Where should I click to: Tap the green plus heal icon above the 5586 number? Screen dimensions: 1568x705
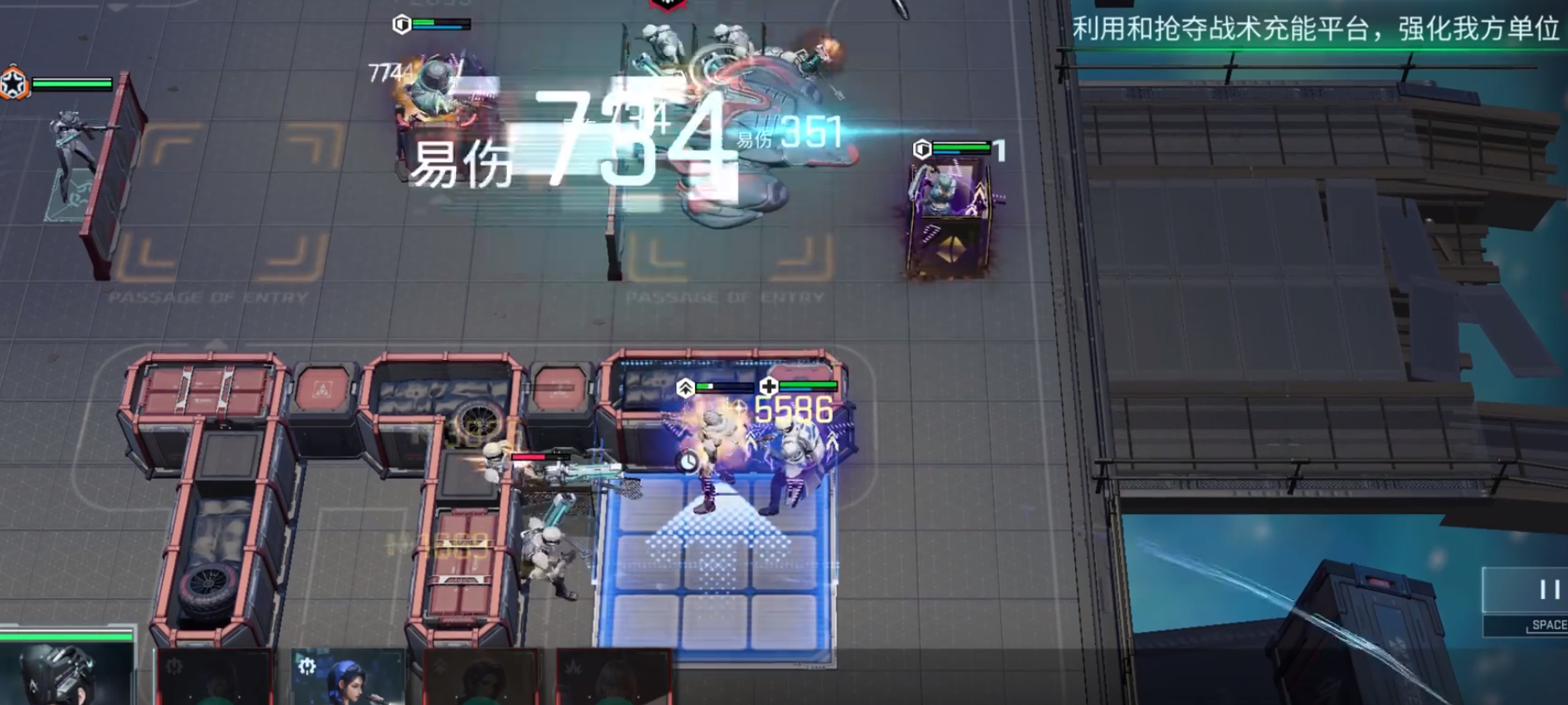click(769, 386)
